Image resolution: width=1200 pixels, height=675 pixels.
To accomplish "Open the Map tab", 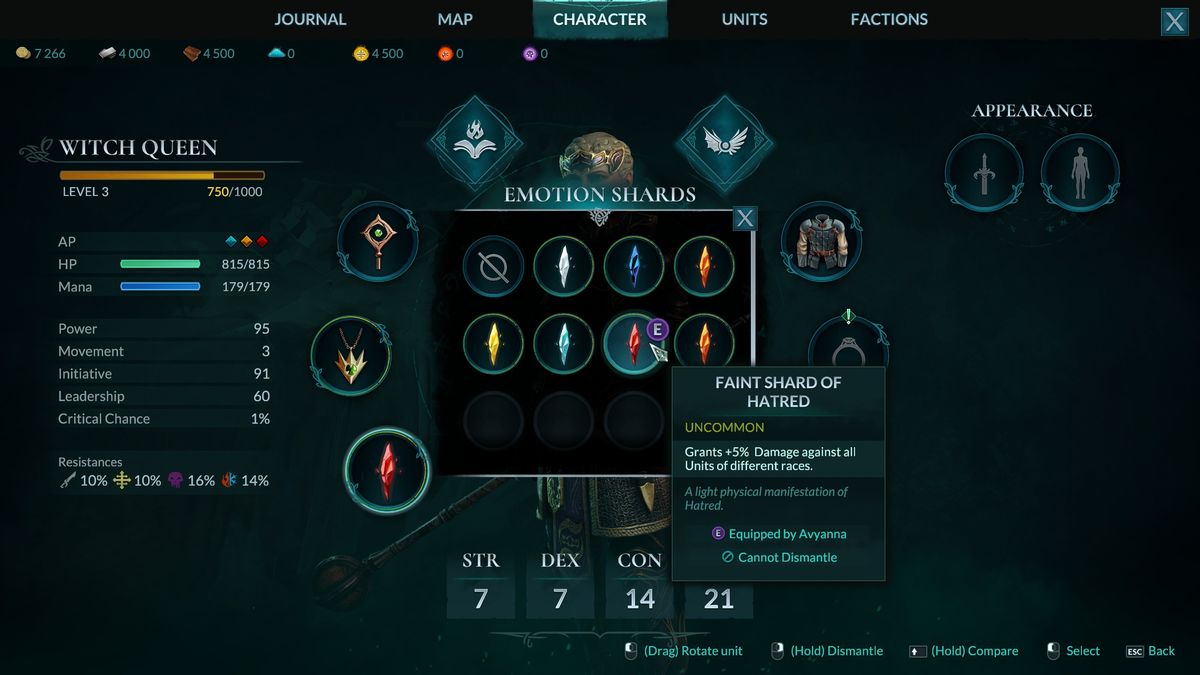I will coord(455,19).
